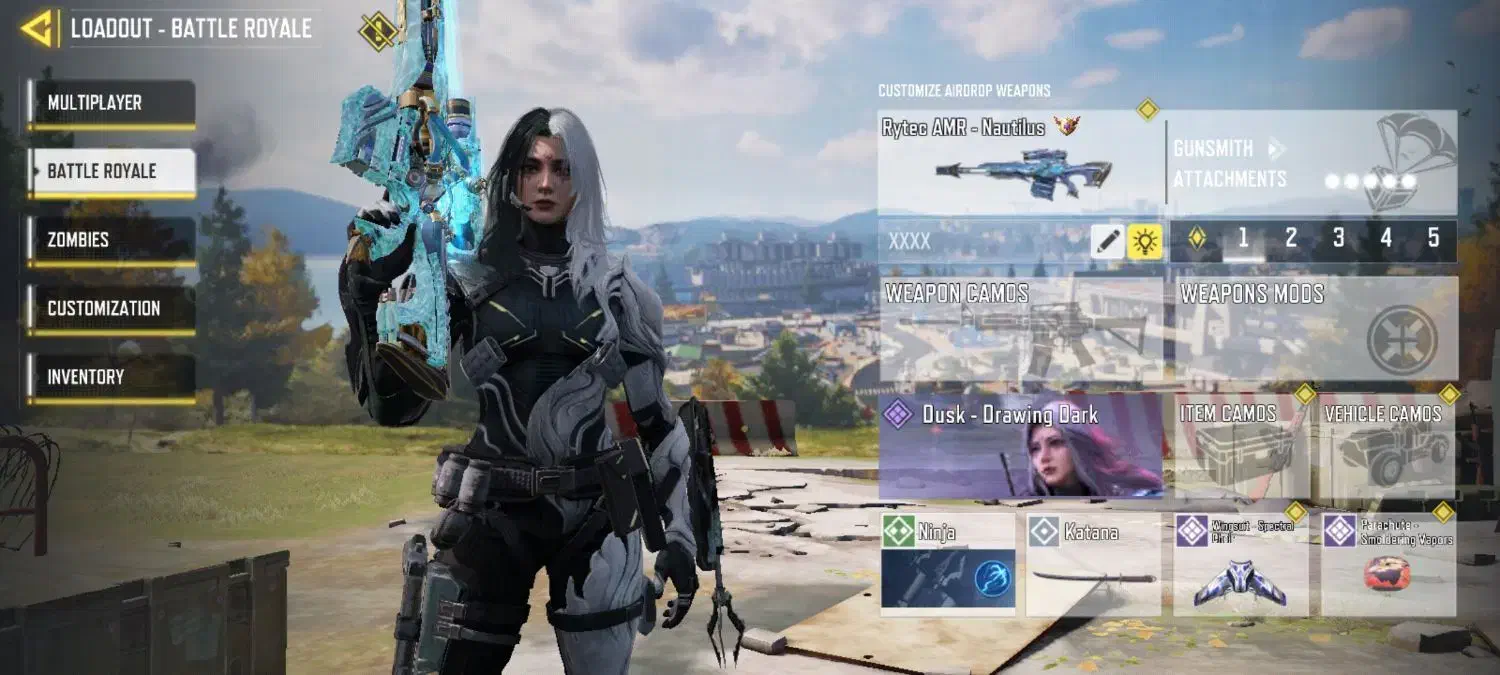Open Item Camos
This screenshot has height=675, width=1500.
point(1241,446)
